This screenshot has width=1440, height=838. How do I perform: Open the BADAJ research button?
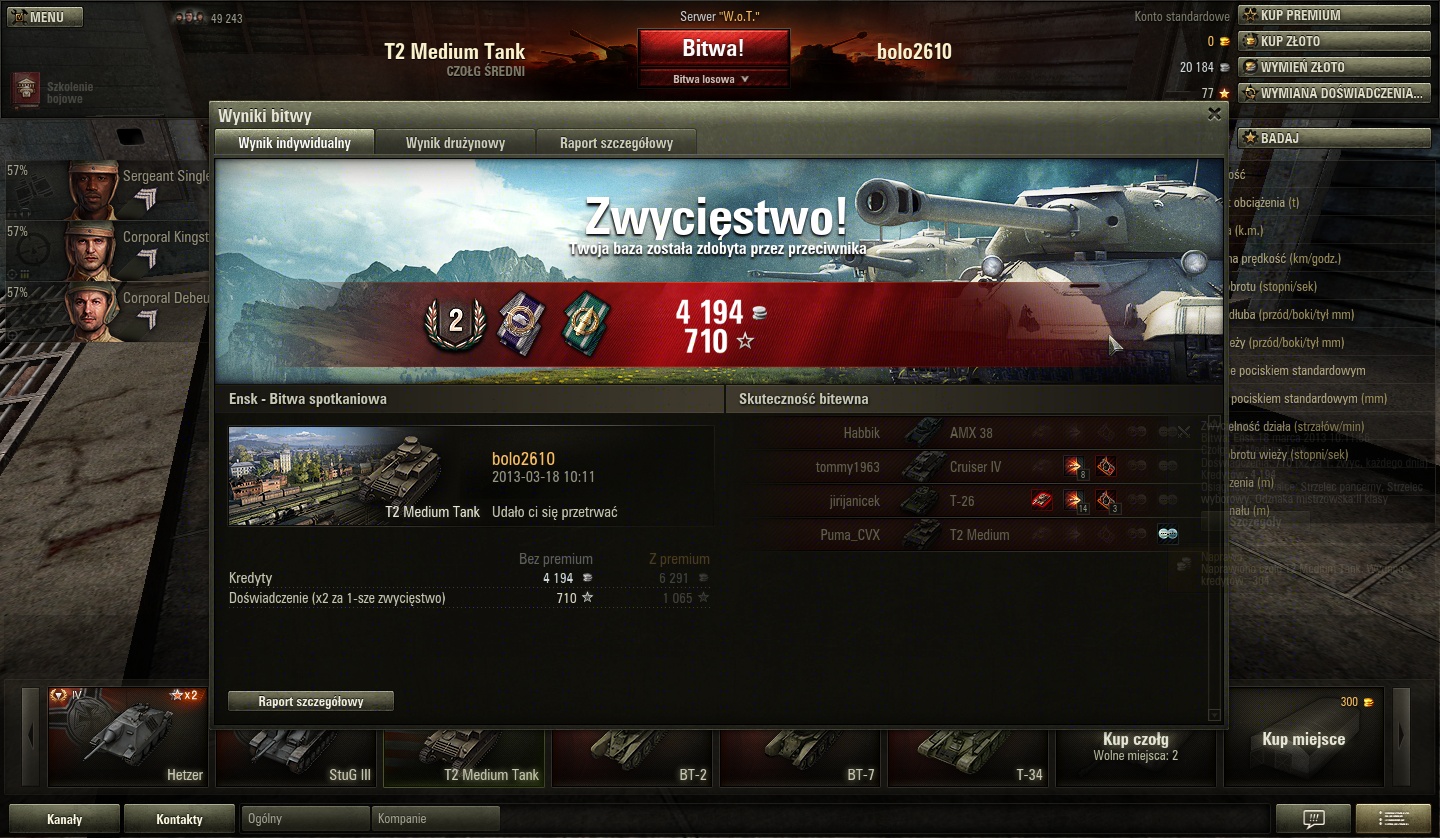point(1334,138)
